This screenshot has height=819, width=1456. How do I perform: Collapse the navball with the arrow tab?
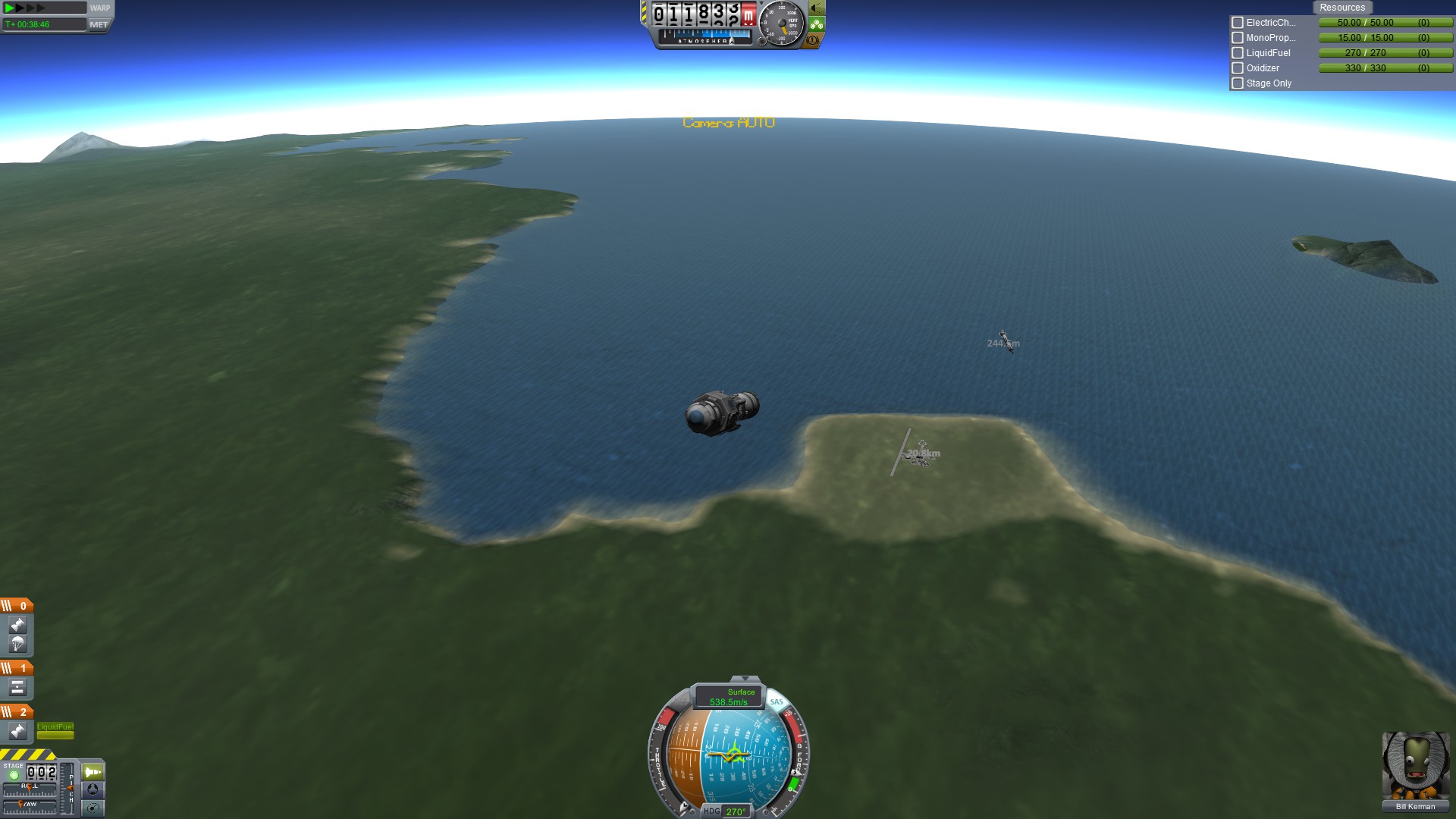click(x=745, y=679)
